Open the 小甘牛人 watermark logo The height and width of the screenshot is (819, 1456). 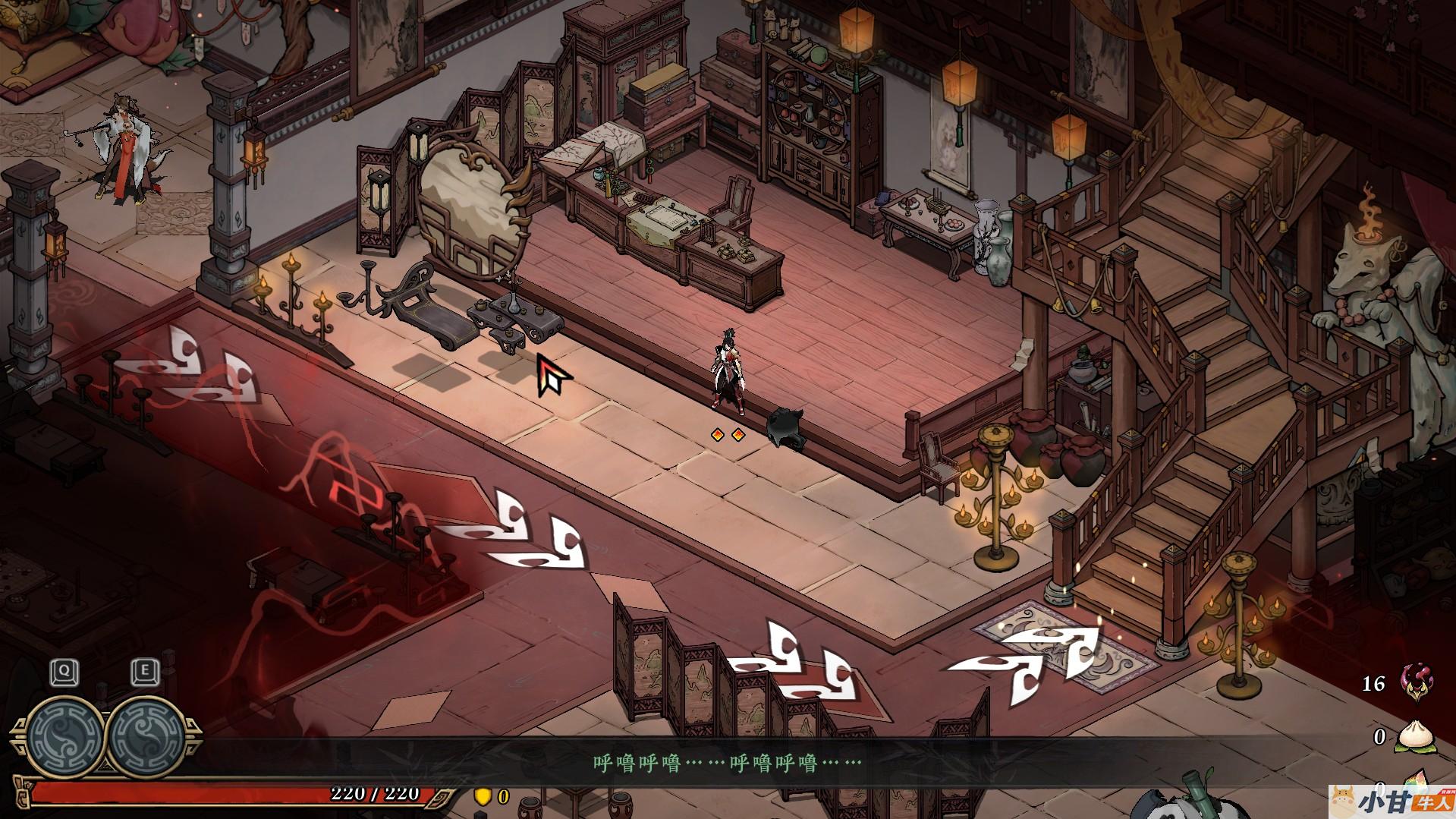(1393, 800)
